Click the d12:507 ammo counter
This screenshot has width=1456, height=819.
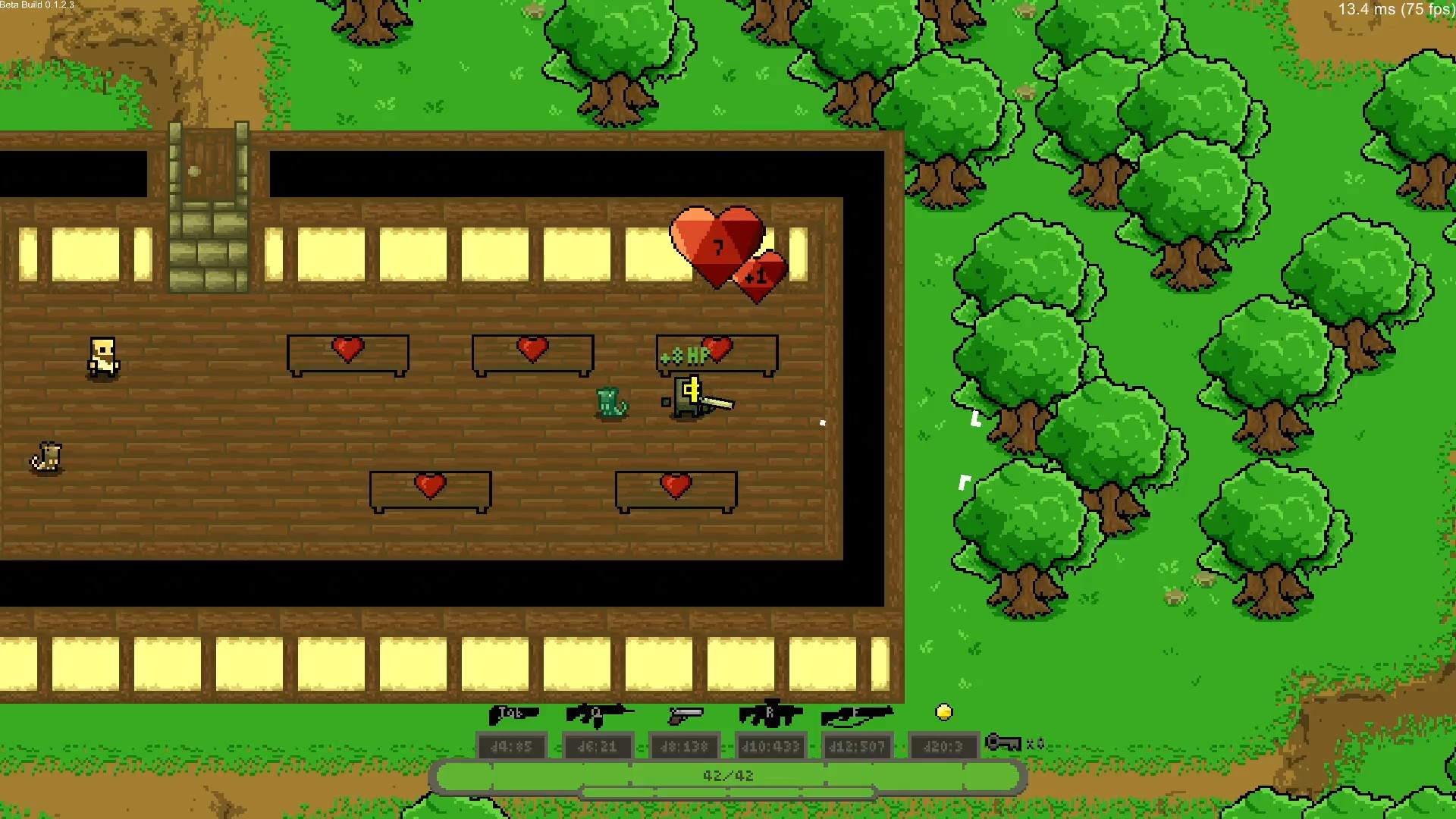click(857, 745)
